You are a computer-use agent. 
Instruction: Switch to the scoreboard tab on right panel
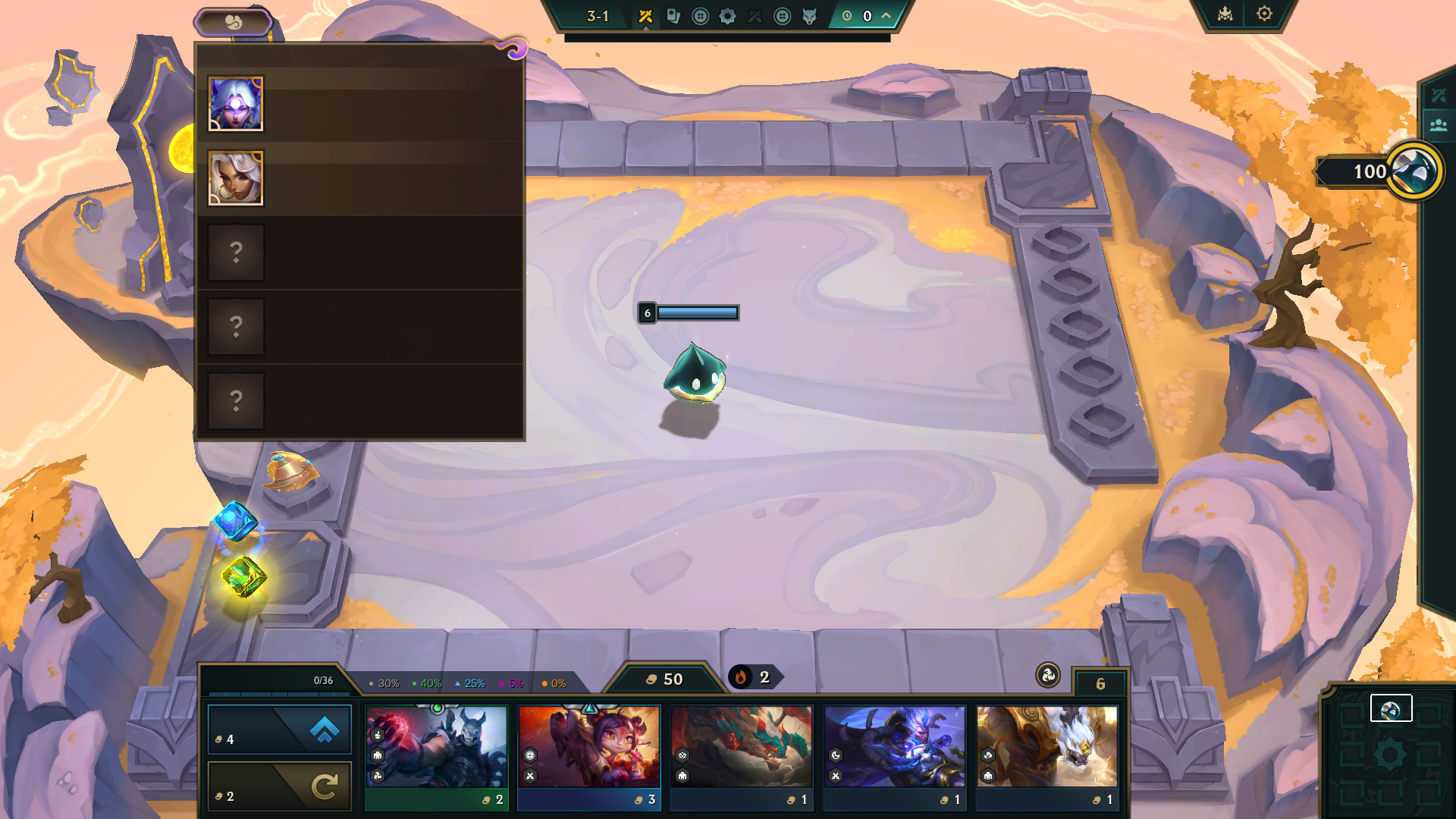pos(1439,95)
